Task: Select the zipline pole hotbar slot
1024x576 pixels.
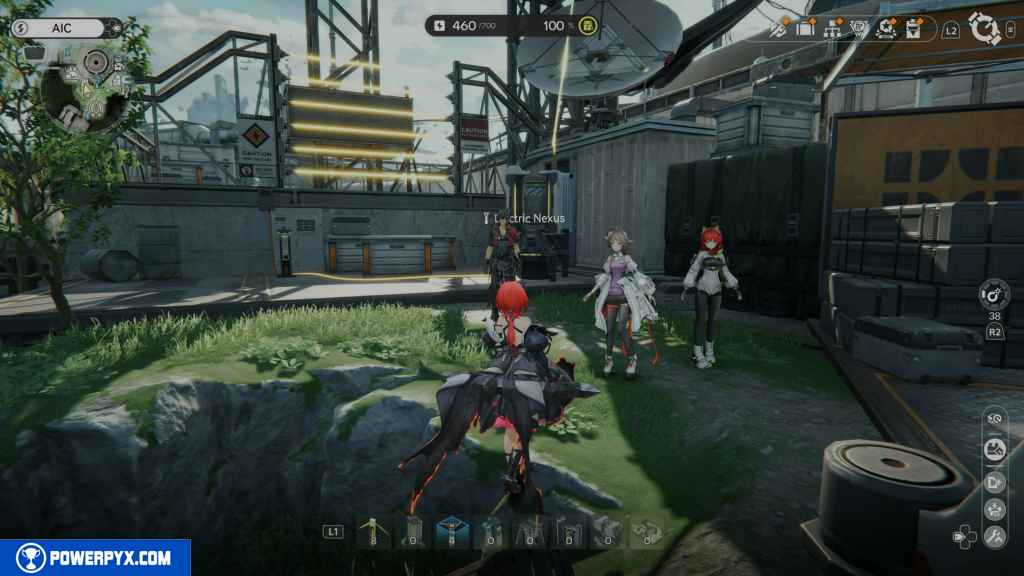Action: (x=372, y=532)
